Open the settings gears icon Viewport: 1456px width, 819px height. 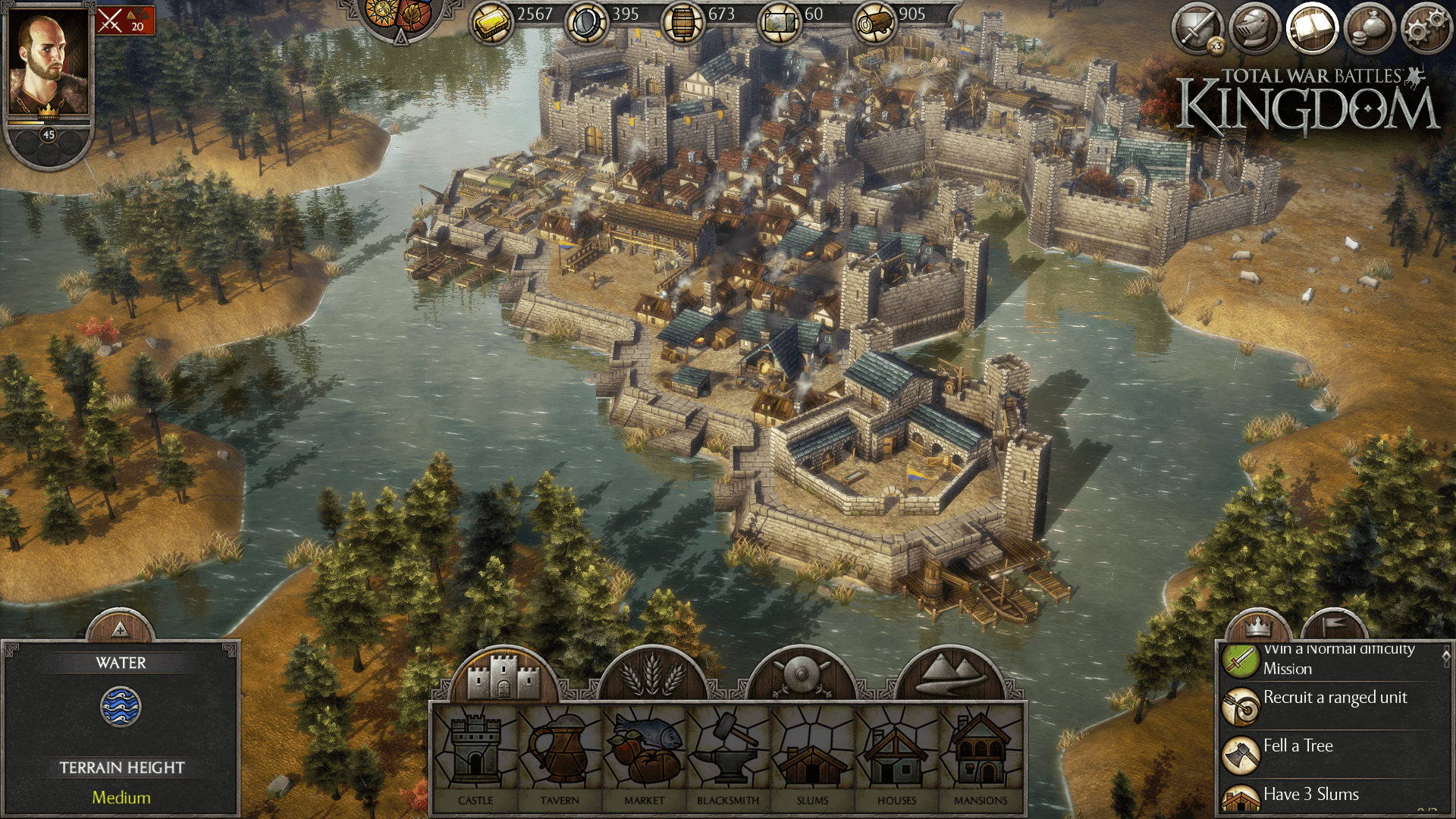pyautogui.click(x=1426, y=29)
